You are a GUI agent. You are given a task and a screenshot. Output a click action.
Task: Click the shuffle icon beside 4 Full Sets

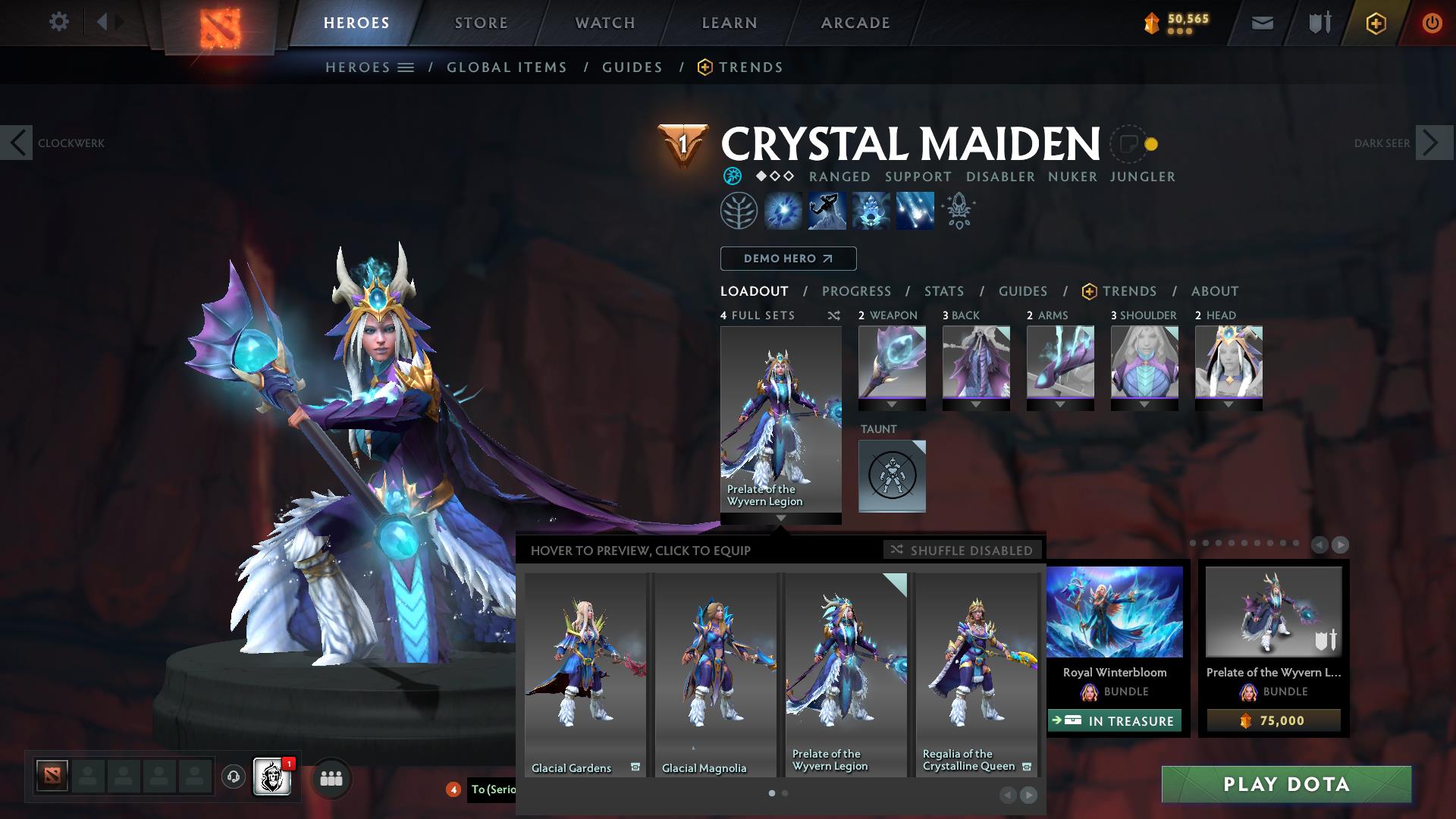(x=833, y=315)
